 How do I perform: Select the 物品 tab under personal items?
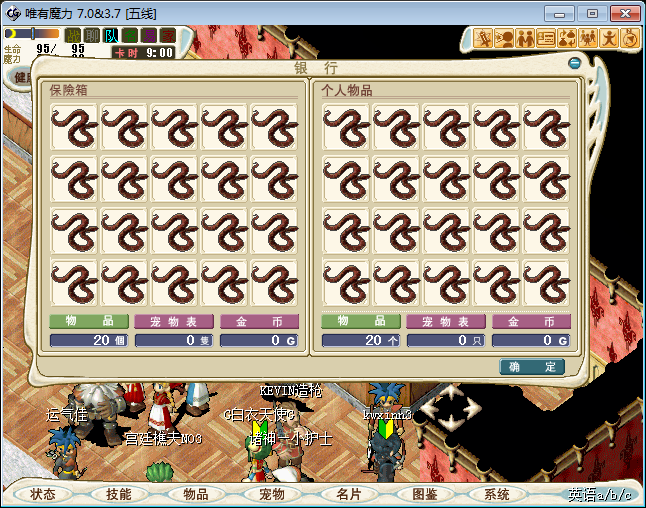coord(361,322)
